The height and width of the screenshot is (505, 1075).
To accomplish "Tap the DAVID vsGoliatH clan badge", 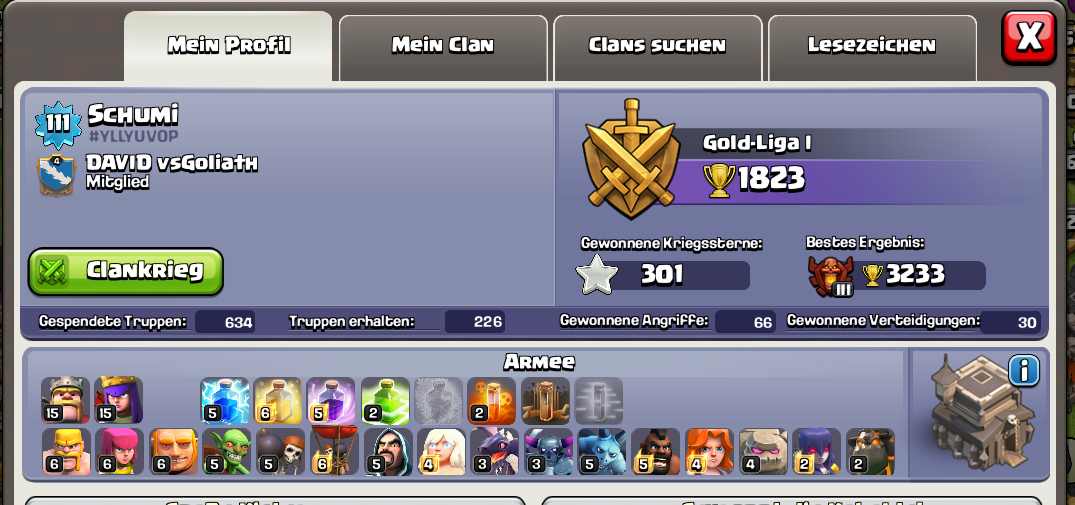I will pyautogui.click(x=56, y=174).
